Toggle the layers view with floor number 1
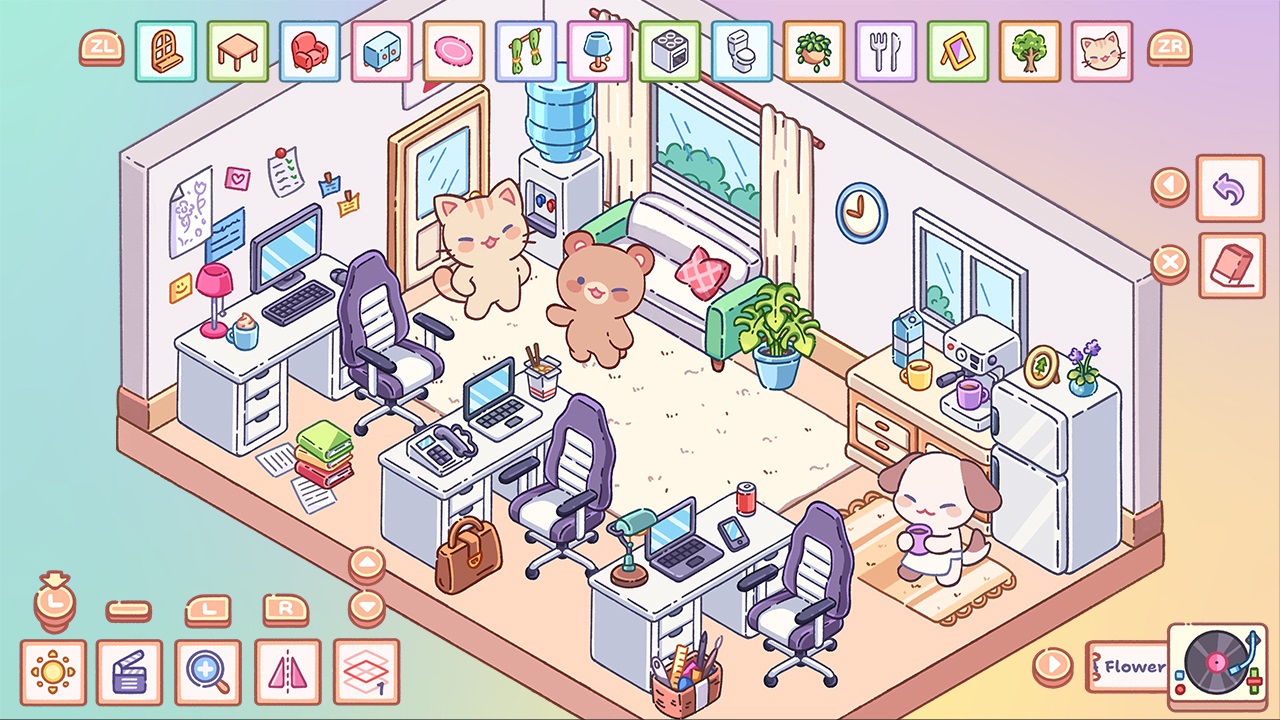The height and width of the screenshot is (720, 1280). [365, 672]
